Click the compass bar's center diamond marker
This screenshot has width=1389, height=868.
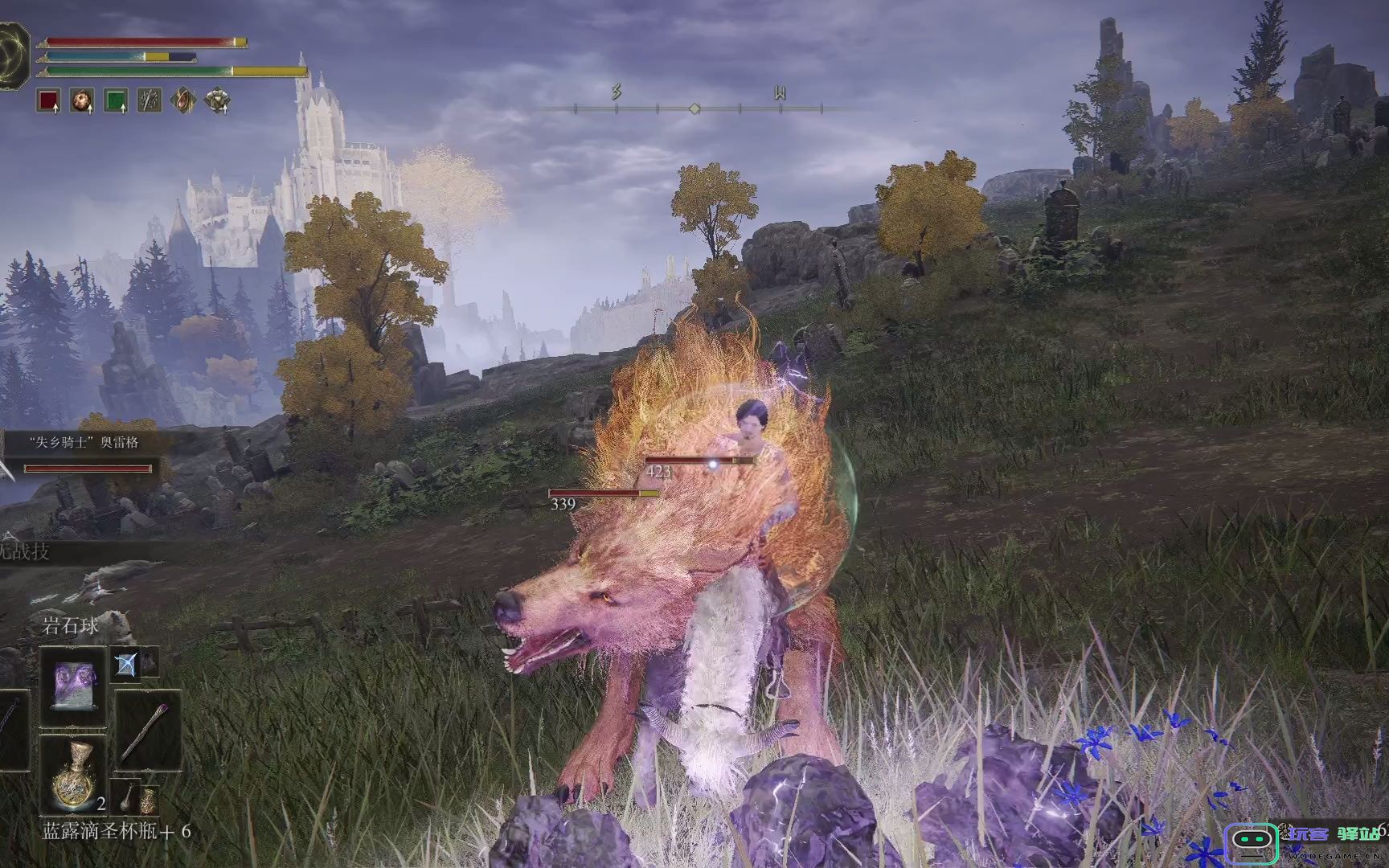tap(694, 108)
